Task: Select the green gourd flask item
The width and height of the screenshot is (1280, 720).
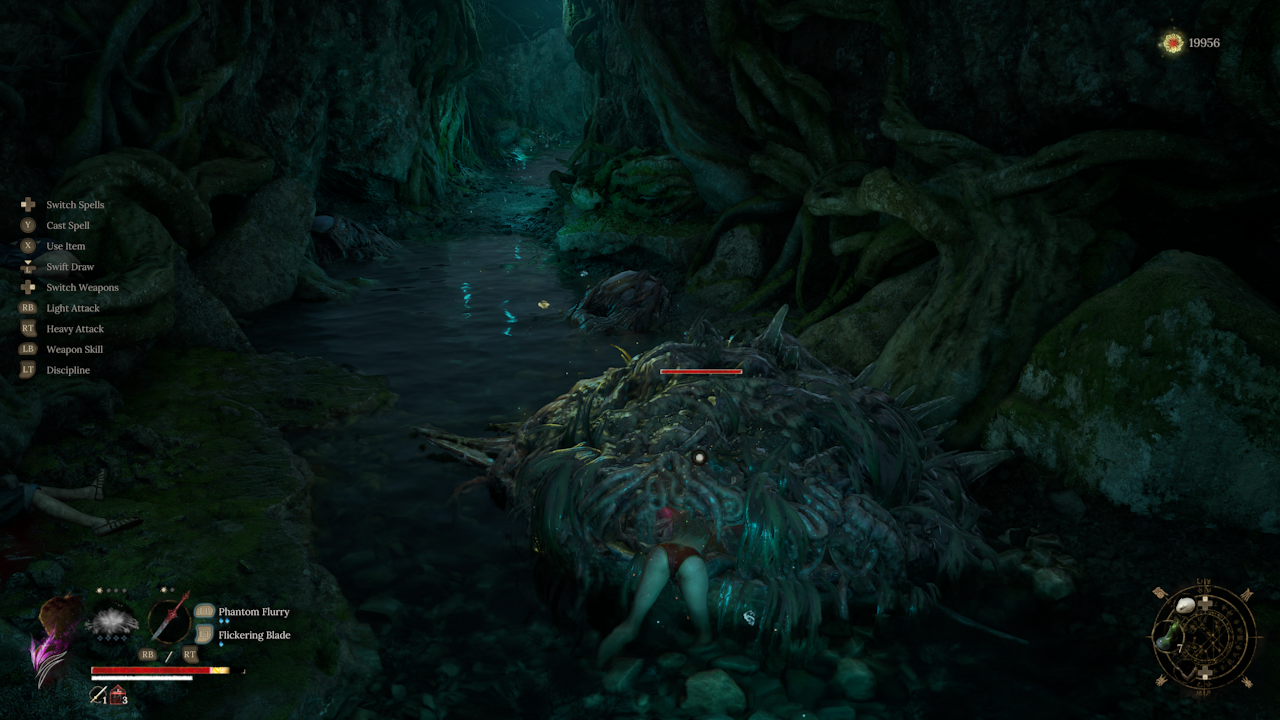Action: [1163, 637]
